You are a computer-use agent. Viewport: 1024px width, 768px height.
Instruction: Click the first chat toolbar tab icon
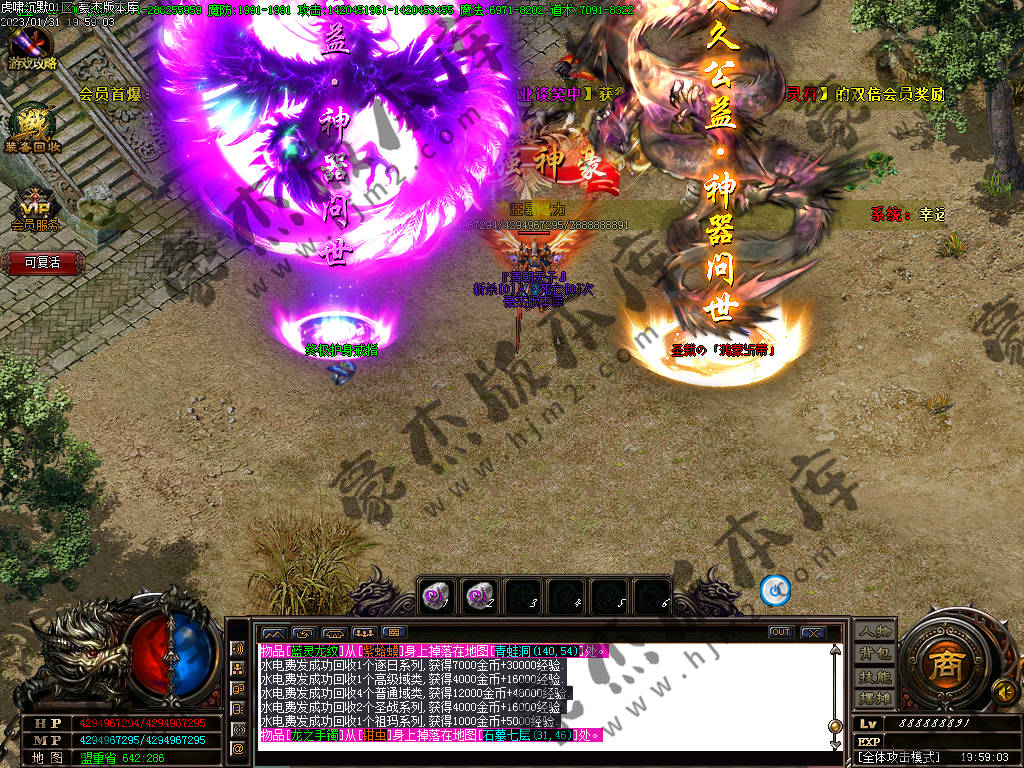[x=273, y=633]
